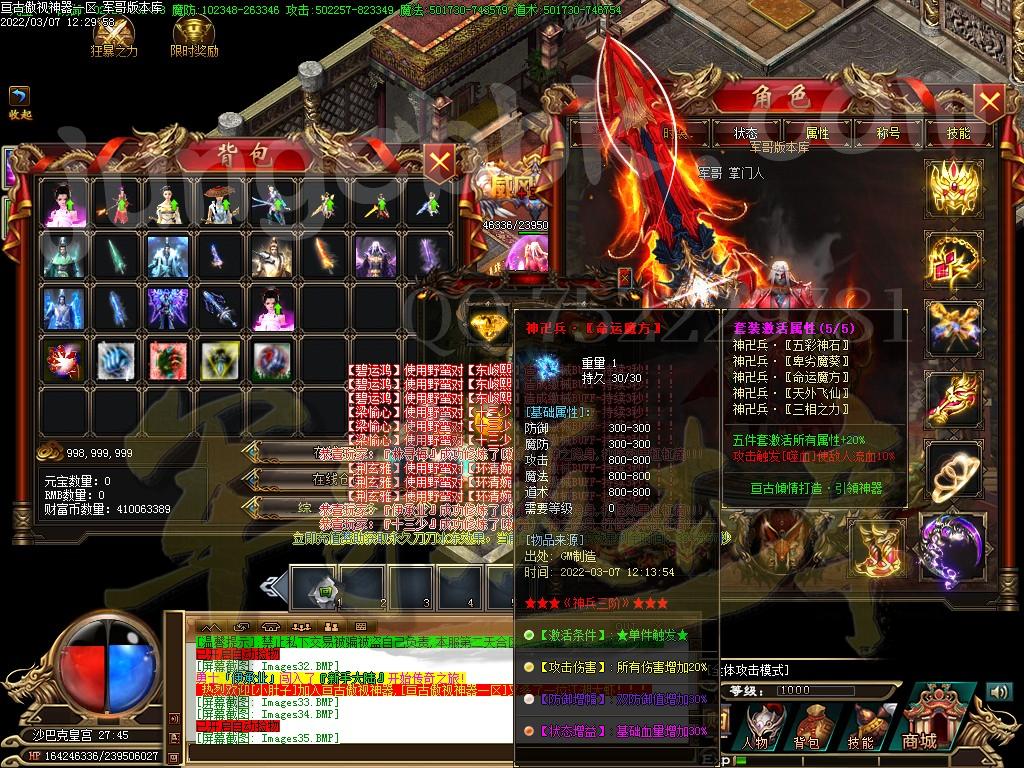The height and width of the screenshot is (768, 1024).
Task: Open the 属性 attributes tab
Action: click(x=817, y=133)
